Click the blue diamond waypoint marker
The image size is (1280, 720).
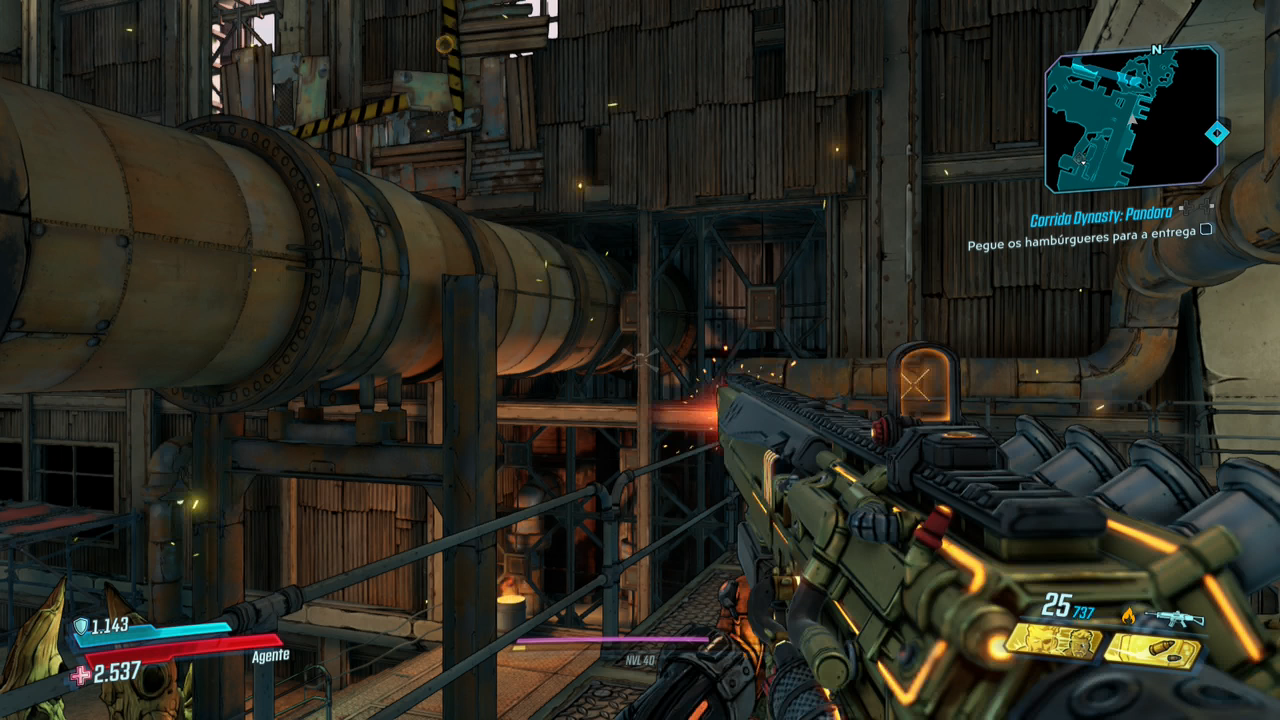1216,133
